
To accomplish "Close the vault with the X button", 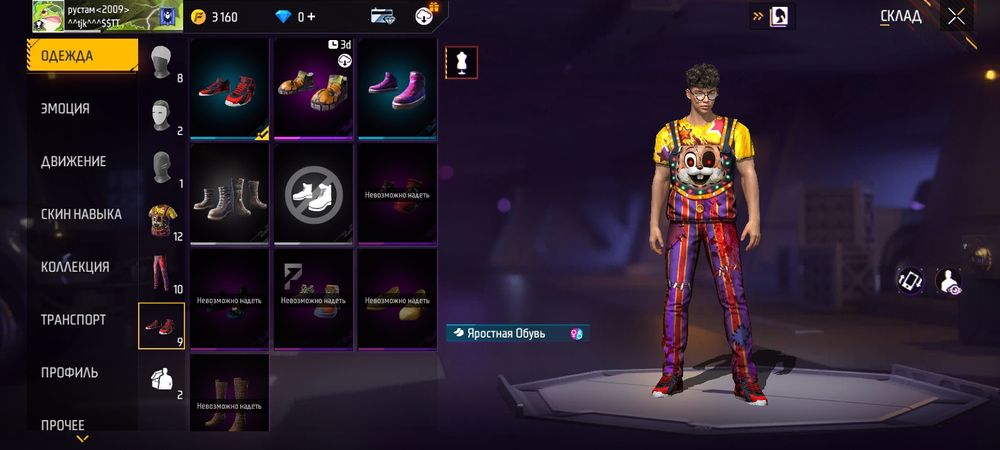I will click(957, 16).
